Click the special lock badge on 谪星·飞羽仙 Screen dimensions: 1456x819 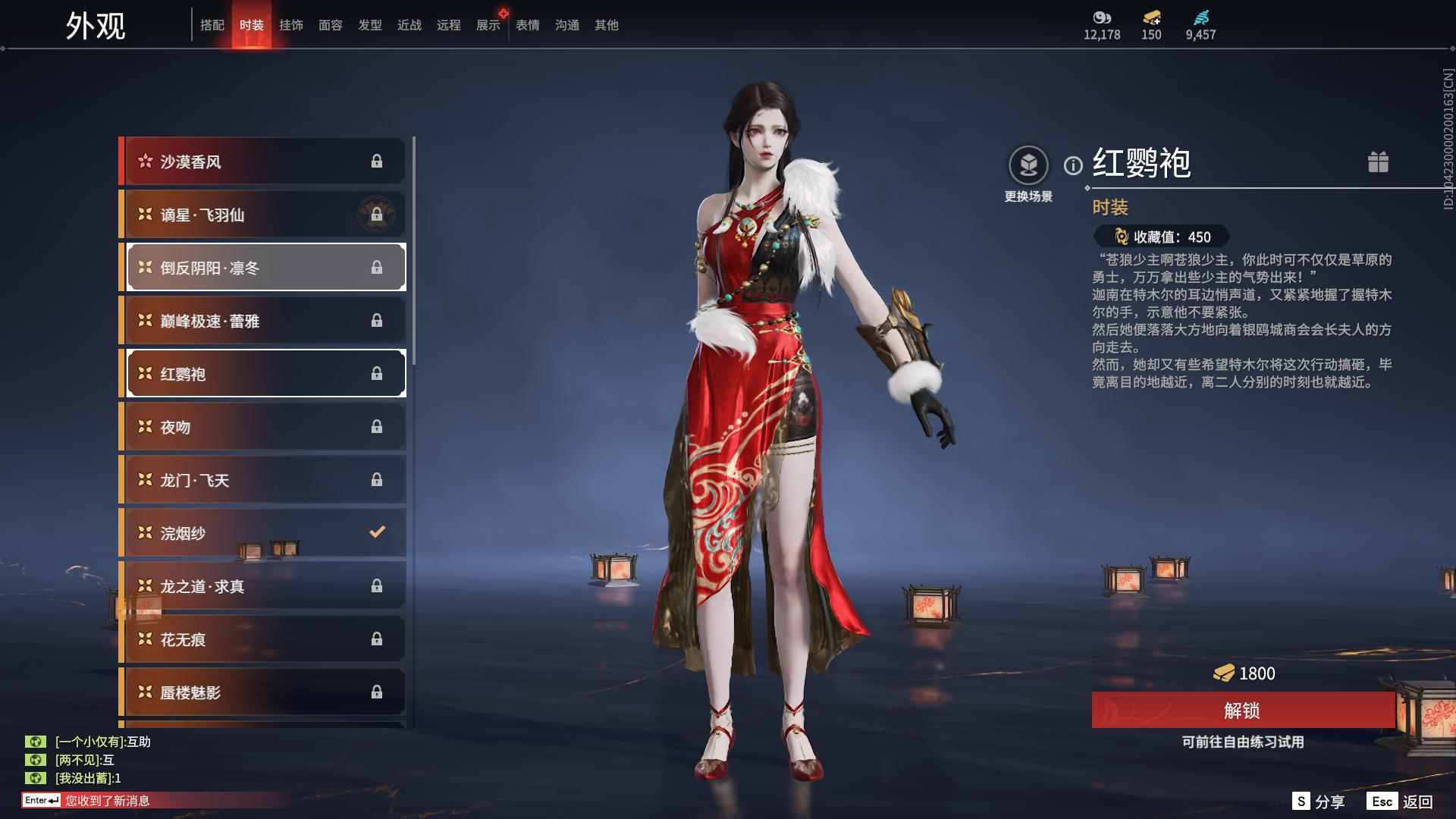(377, 215)
